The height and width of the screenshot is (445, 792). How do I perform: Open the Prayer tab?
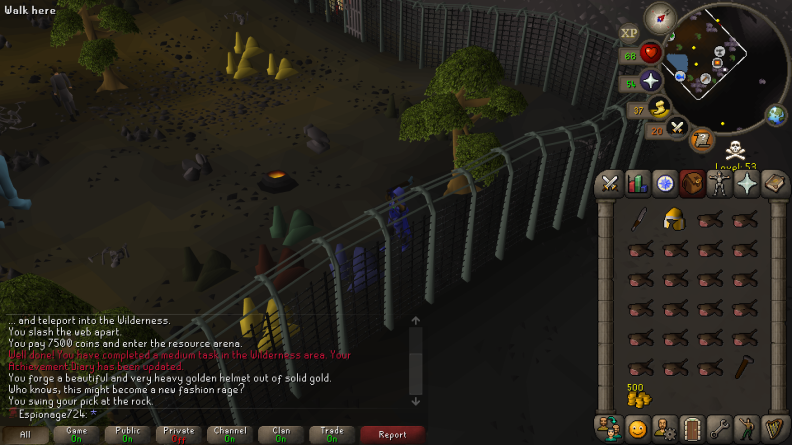coord(746,184)
